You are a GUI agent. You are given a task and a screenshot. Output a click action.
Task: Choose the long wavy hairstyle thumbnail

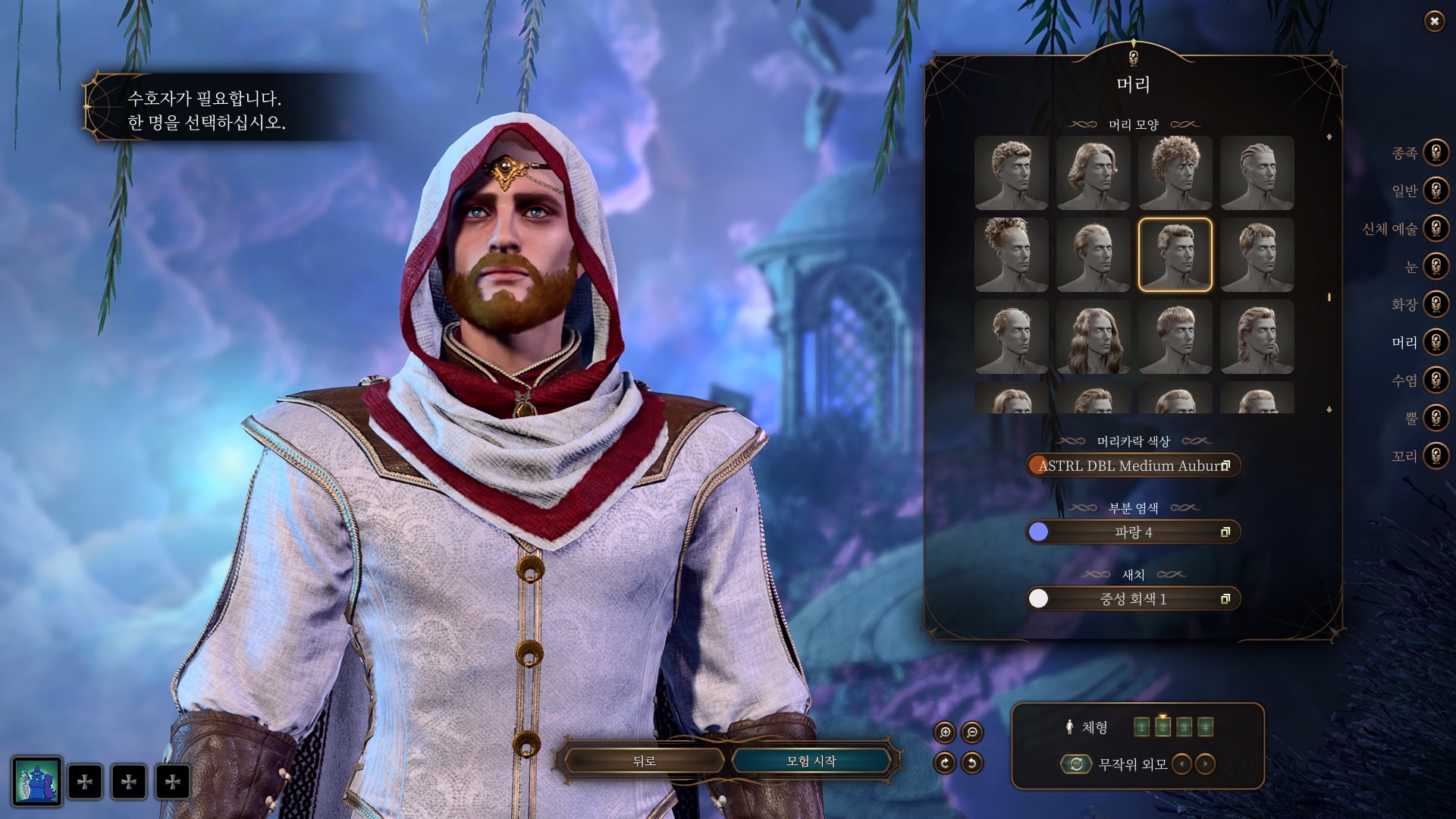click(x=1093, y=337)
